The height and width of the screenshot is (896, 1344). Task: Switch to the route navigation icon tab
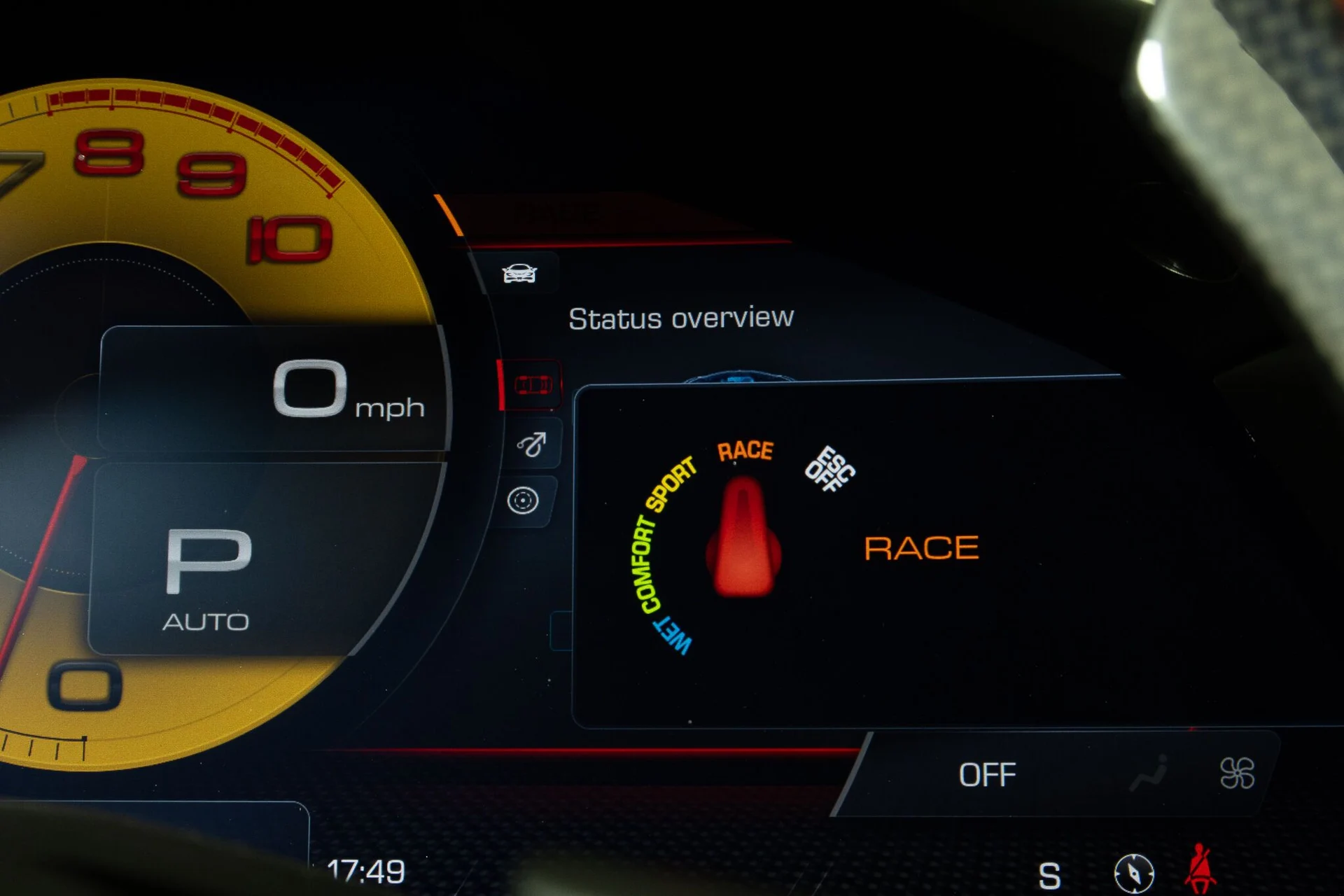(531, 444)
